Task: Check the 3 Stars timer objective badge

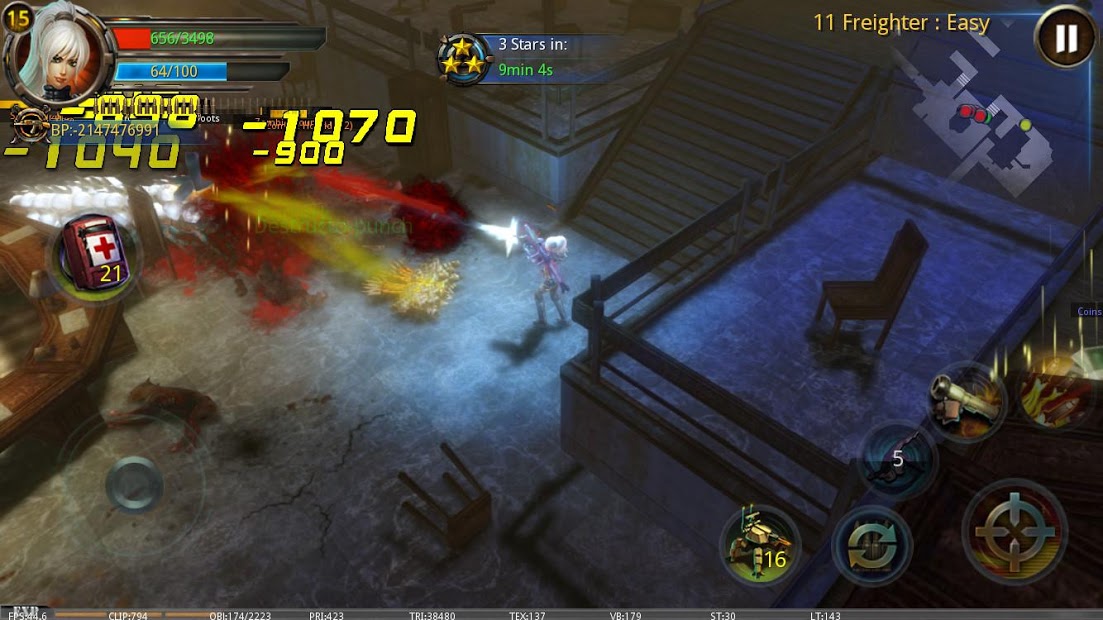Action: pos(461,59)
